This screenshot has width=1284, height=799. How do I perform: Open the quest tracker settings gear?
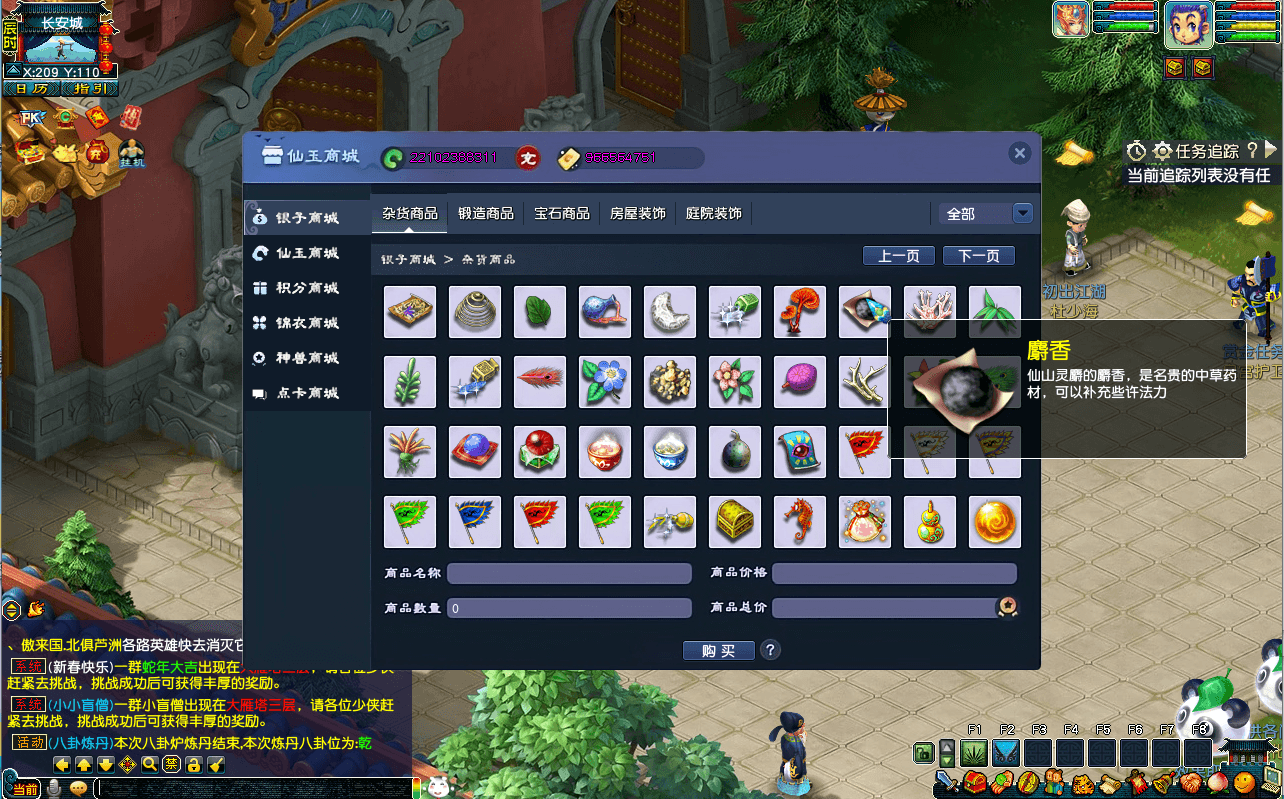coord(1162,151)
